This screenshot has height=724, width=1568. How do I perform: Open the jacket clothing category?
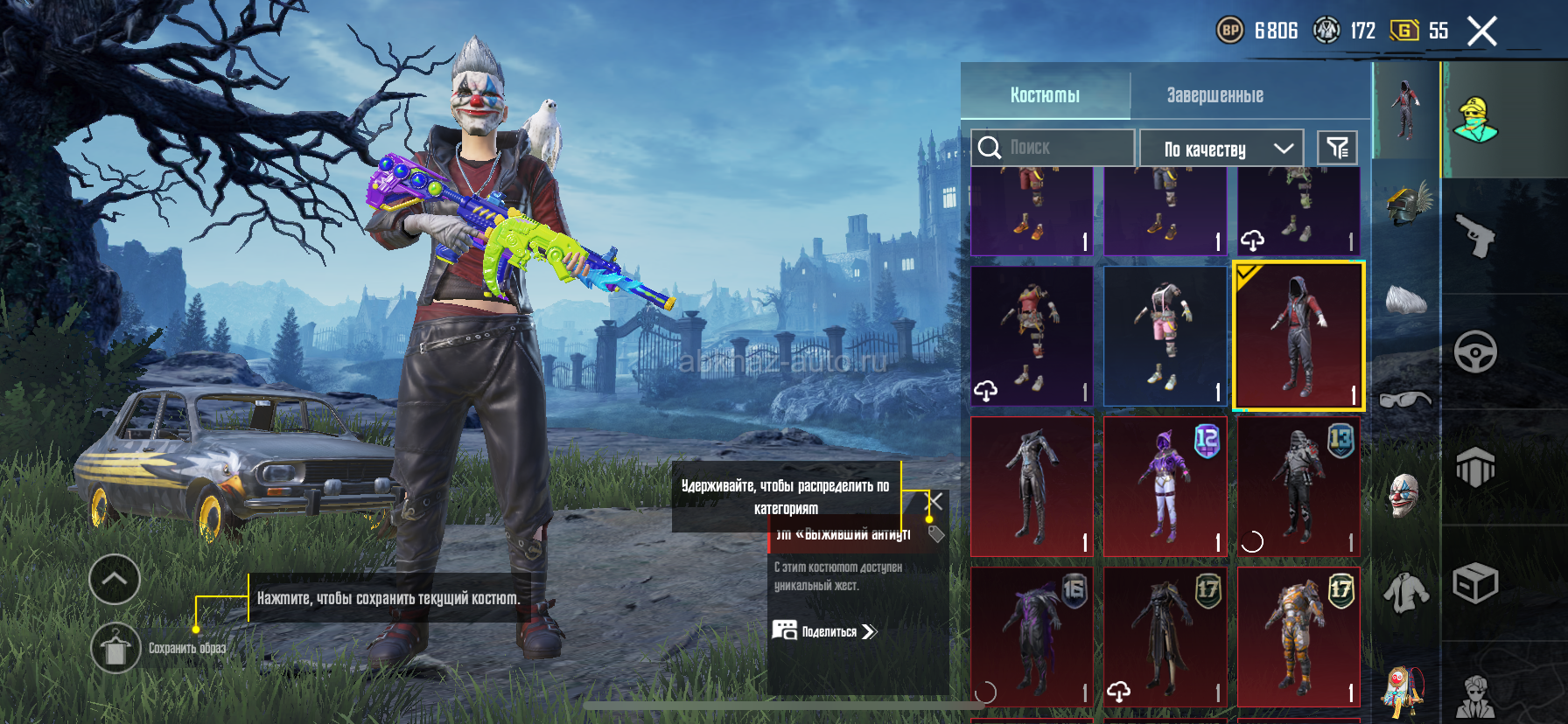[1405, 593]
